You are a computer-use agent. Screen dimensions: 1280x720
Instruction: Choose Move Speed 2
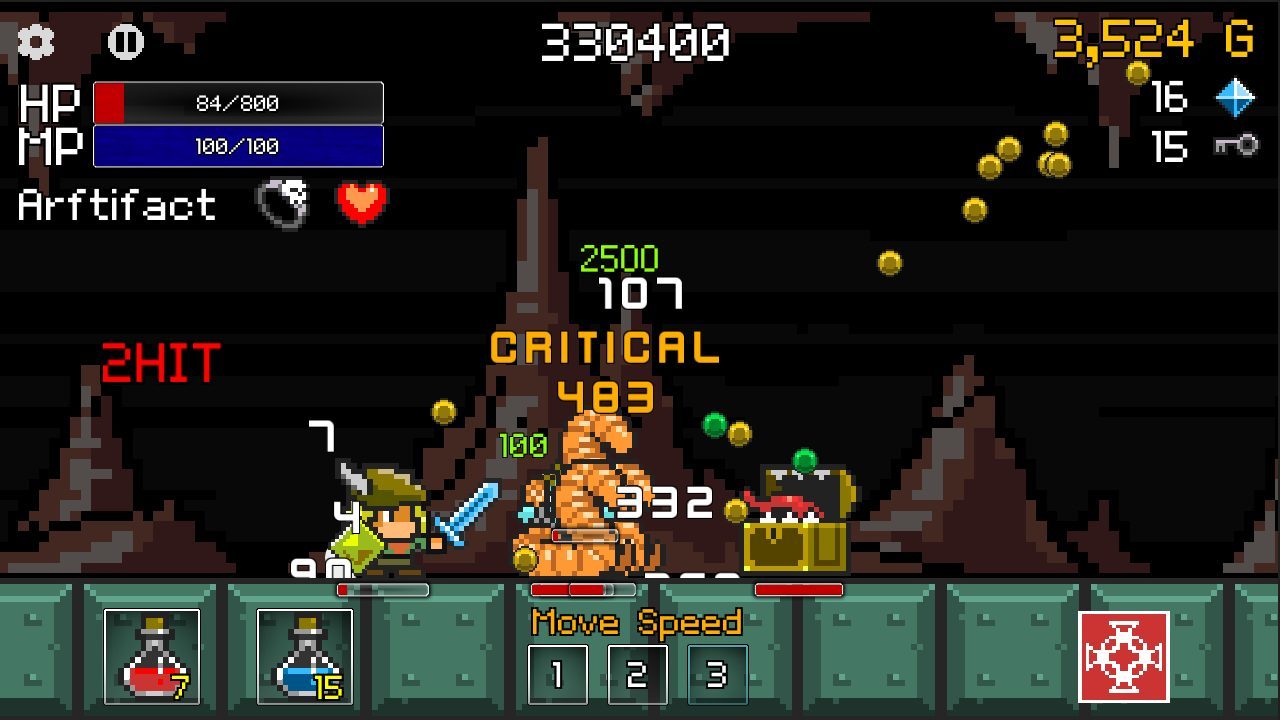coord(637,675)
